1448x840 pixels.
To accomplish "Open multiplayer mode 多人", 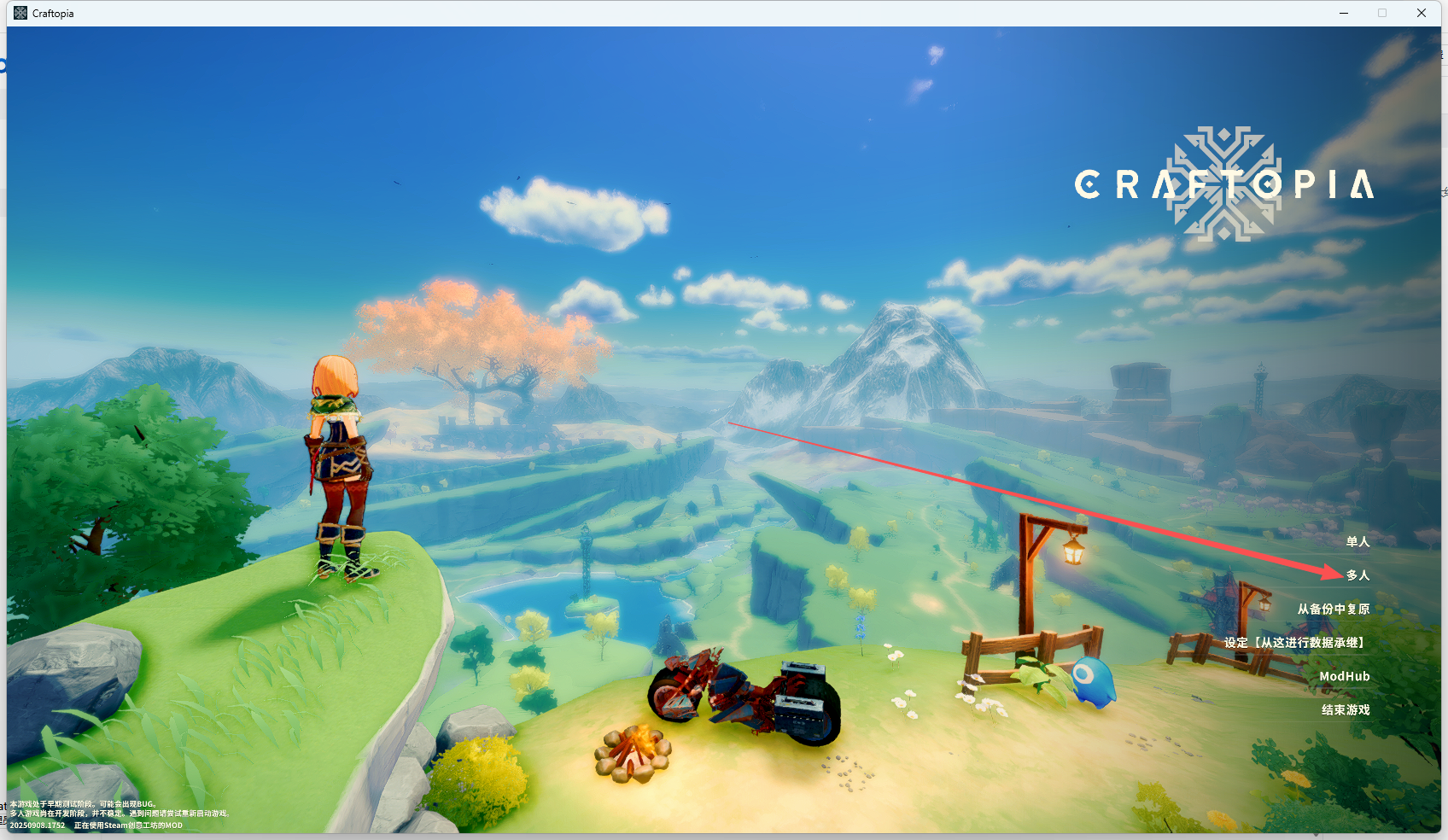I will pyautogui.click(x=1357, y=575).
